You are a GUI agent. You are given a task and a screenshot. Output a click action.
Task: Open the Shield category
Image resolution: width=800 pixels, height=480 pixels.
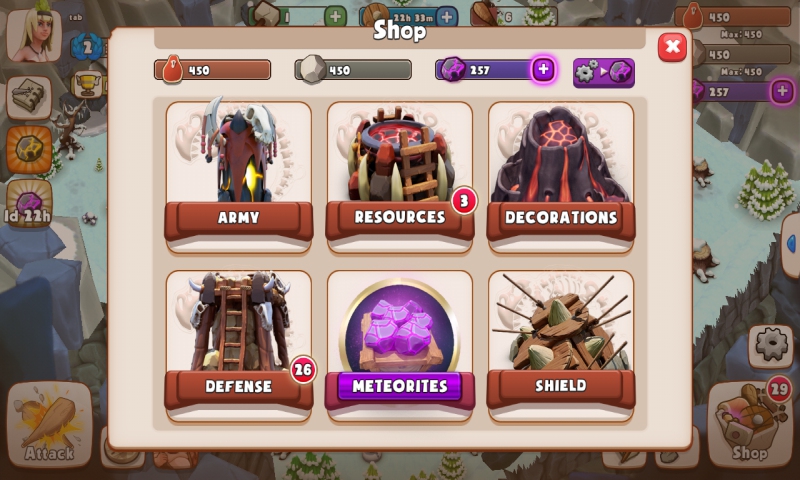[560, 340]
